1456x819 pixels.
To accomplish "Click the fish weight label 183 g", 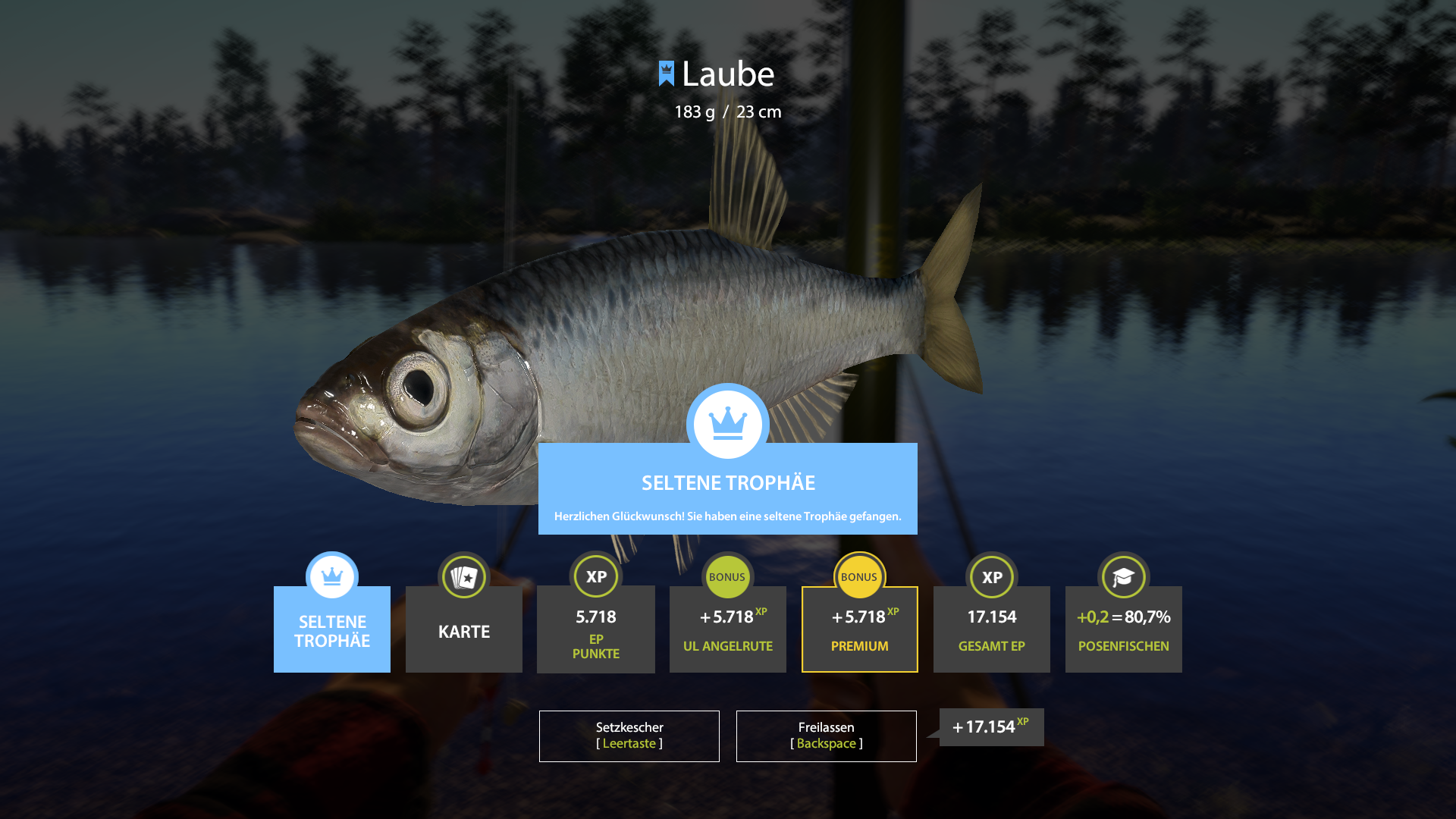I will (694, 111).
